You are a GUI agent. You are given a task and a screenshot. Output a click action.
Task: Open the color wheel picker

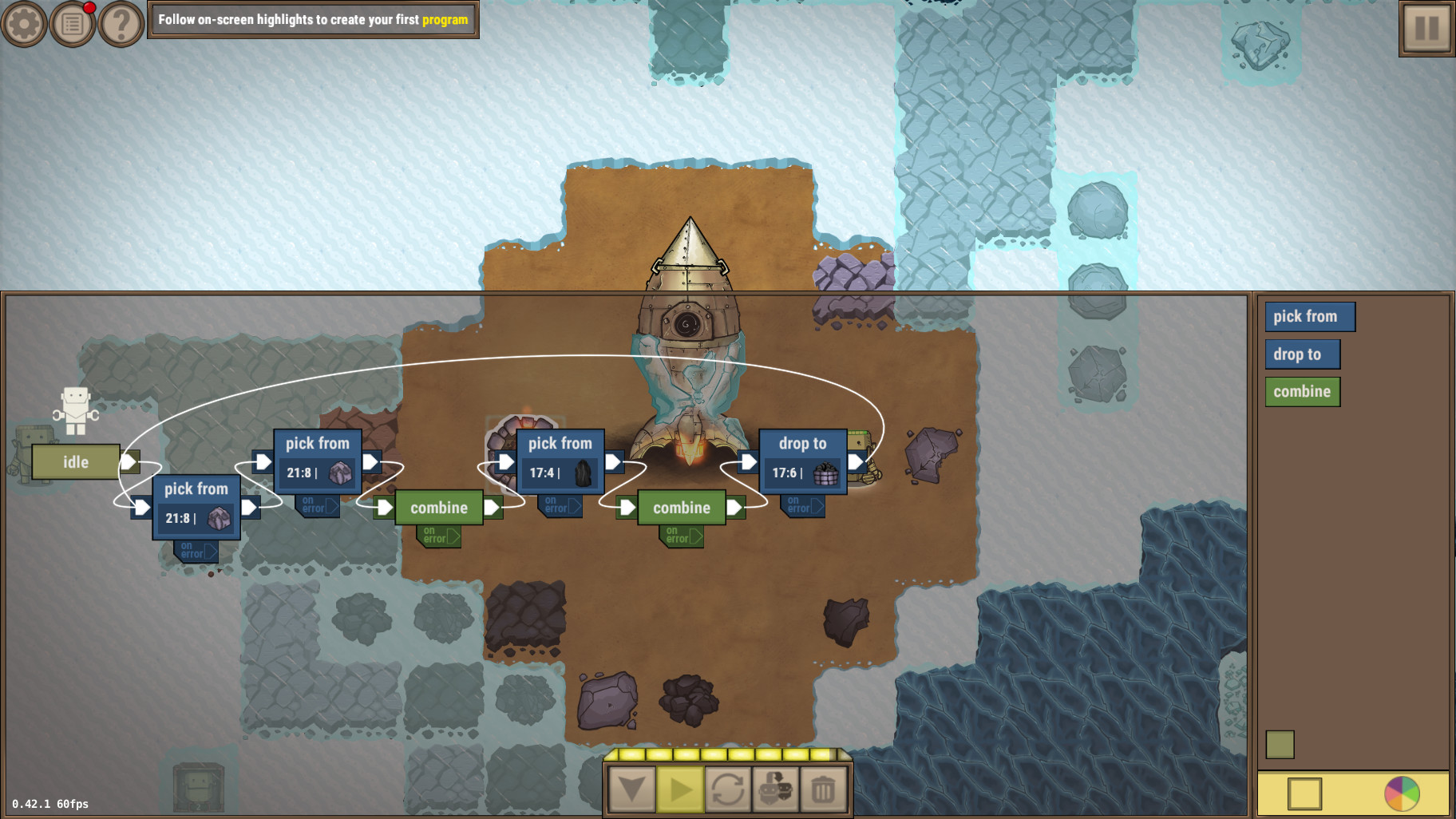click(x=1402, y=793)
